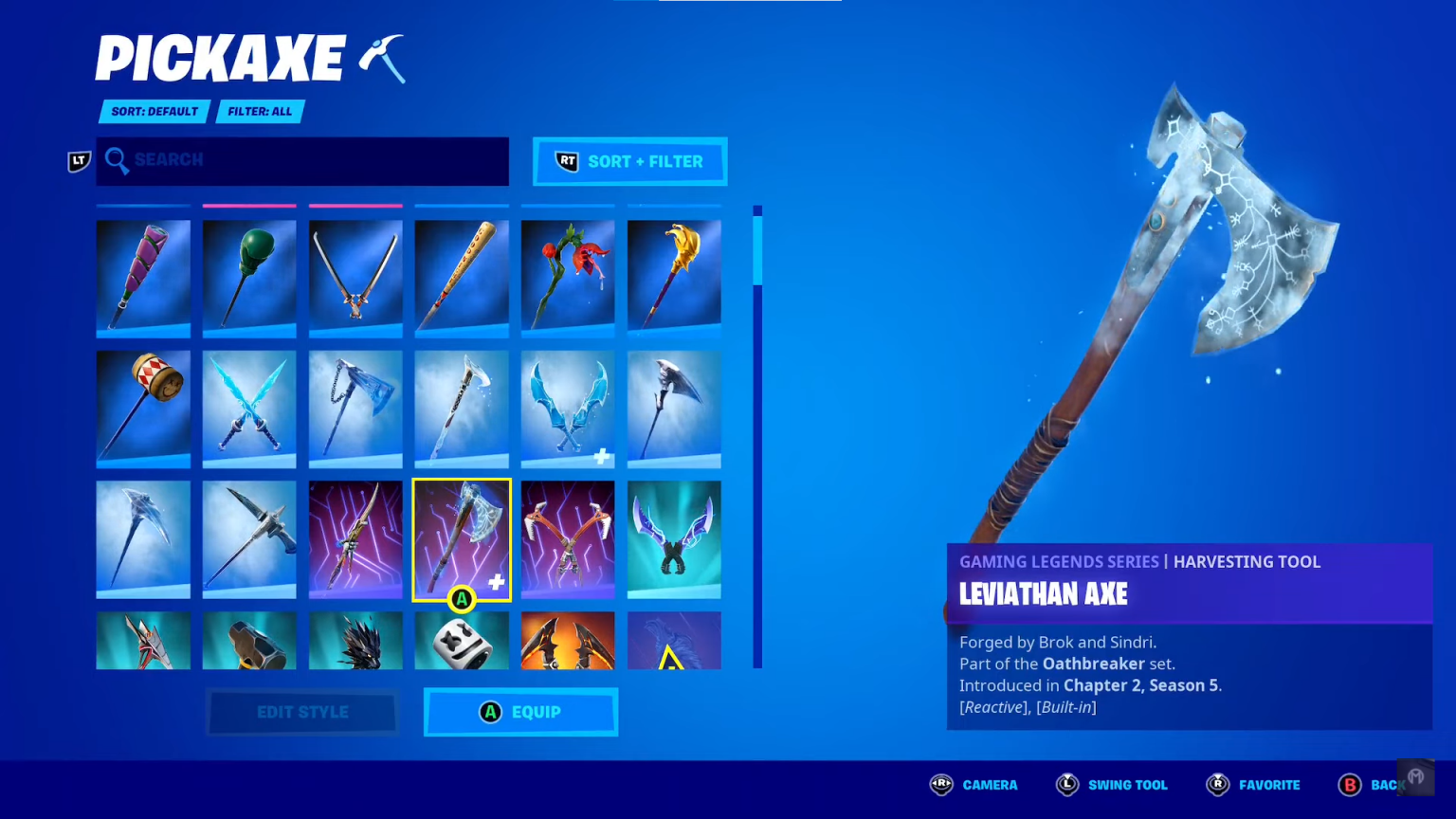This screenshot has width=1456, height=819.
Task: Click the Favorite ribbon icon
Action: point(1217,785)
